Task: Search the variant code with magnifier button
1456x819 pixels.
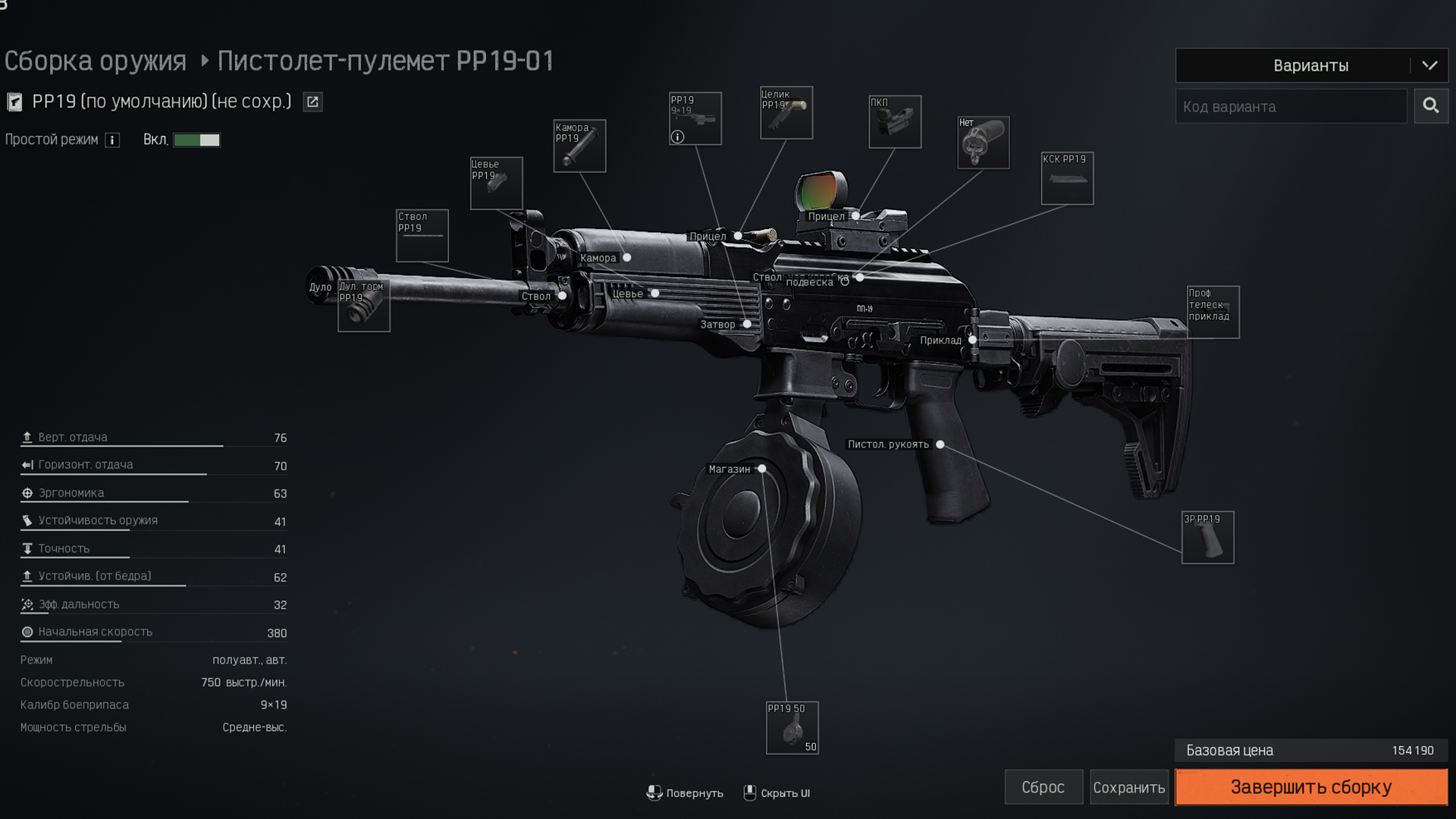Action: tap(1431, 106)
